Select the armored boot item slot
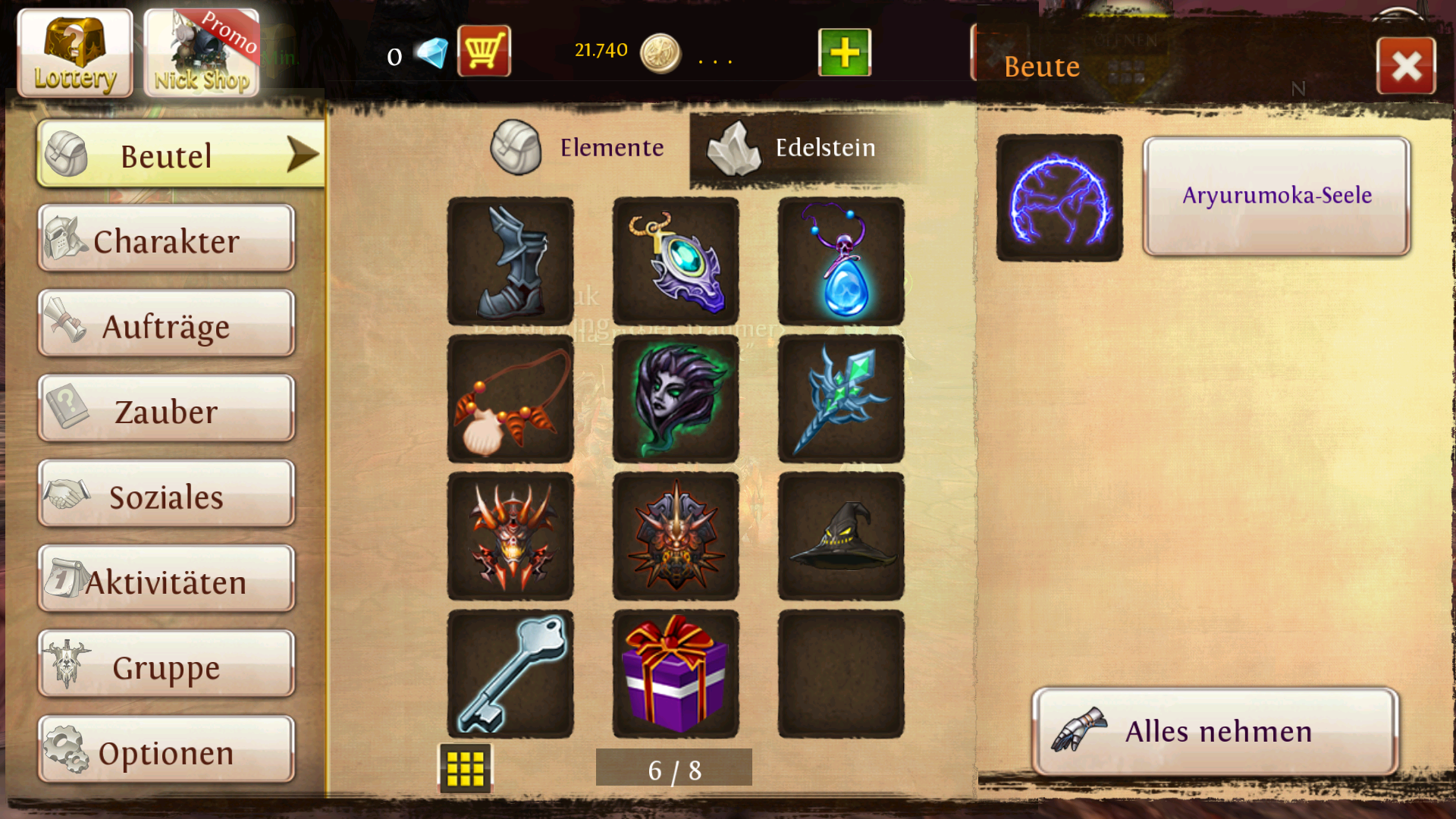The height and width of the screenshot is (819, 1456). point(510,262)
